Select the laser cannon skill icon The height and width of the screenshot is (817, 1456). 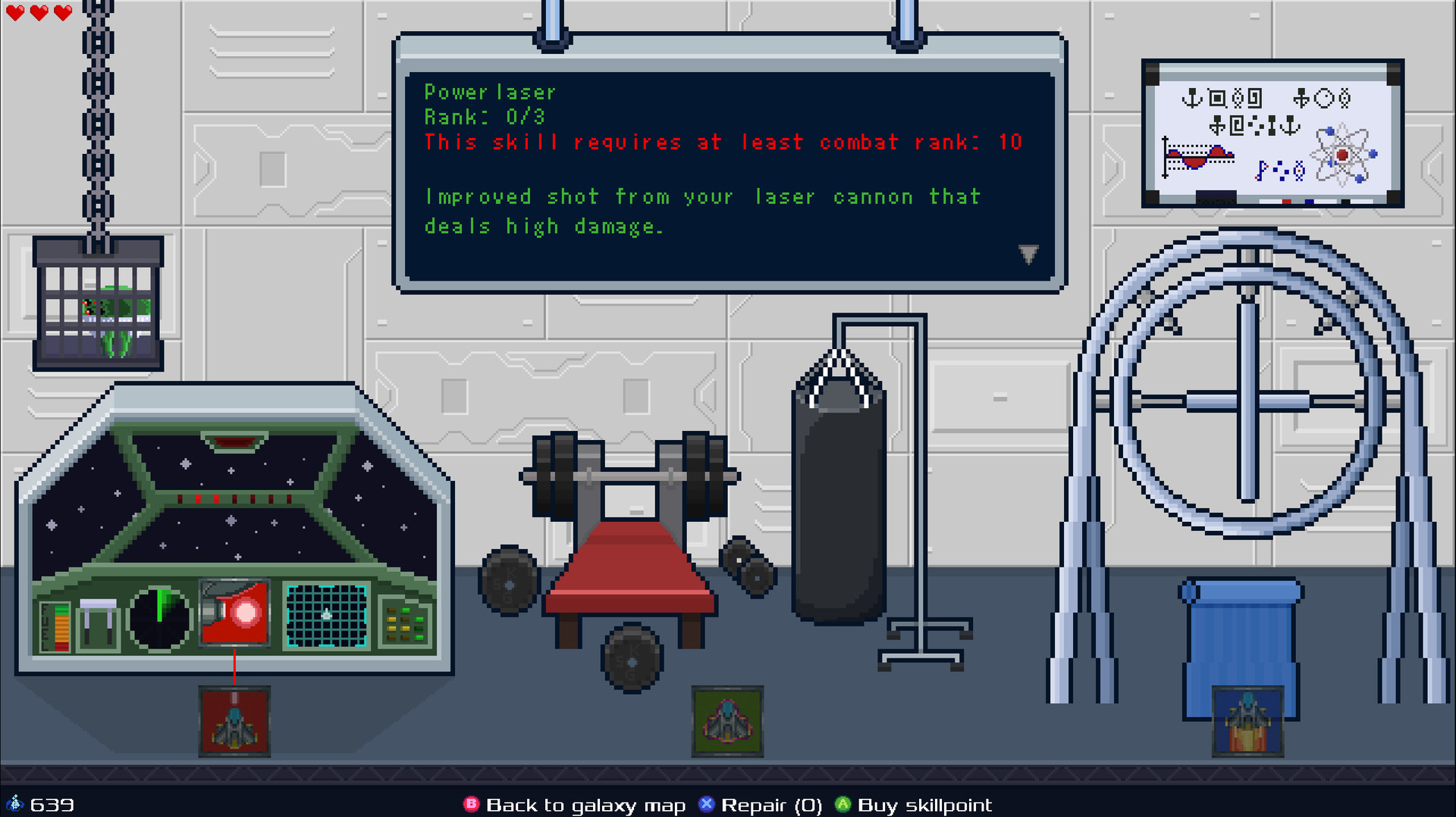click(x=234, y=613)
